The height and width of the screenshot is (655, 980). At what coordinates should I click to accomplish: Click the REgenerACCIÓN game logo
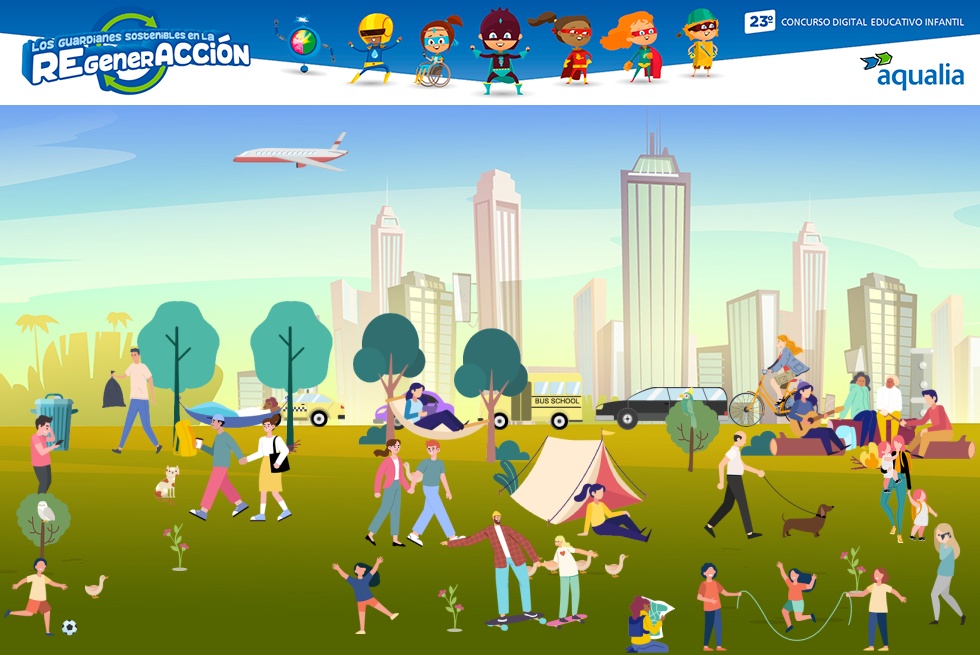tap(136, 57)
